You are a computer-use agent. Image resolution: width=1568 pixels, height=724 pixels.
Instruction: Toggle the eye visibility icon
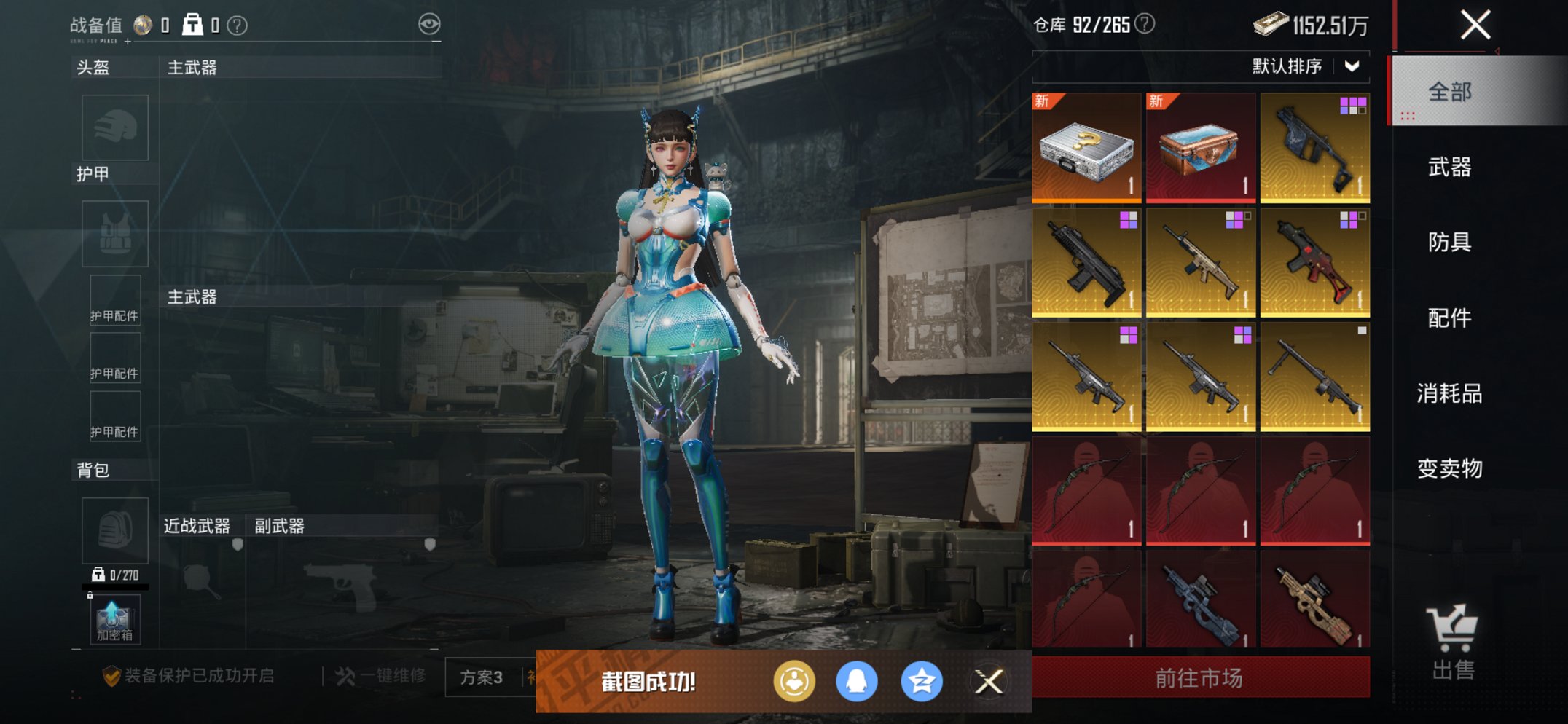point(429,24)
